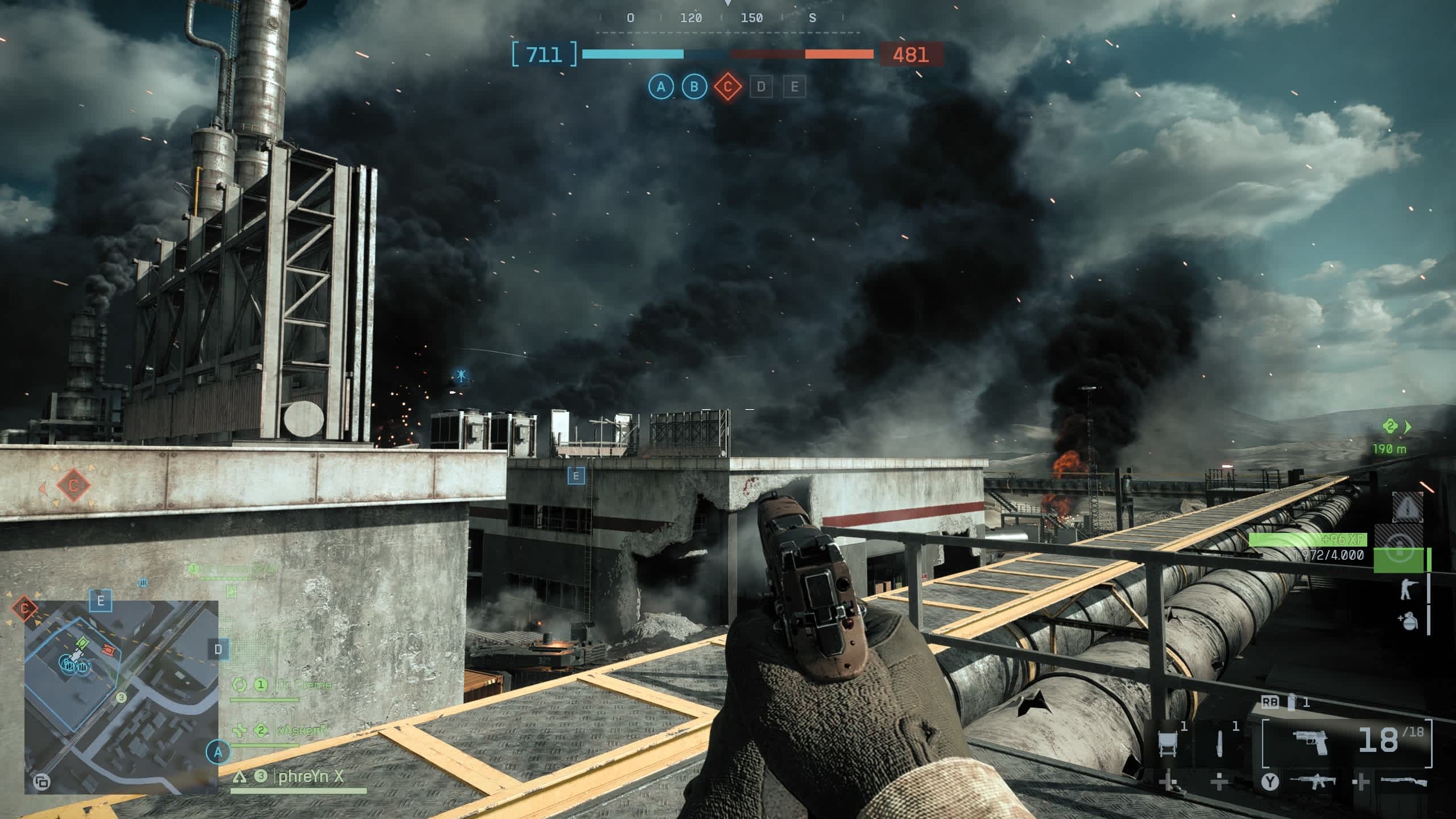Select the locked objective D indicator

pos(761,87)
